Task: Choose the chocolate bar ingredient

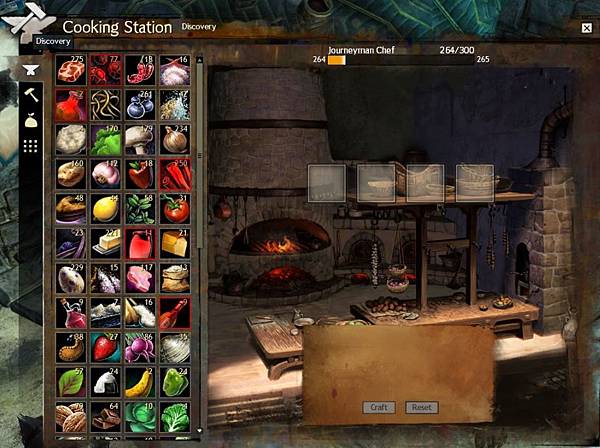Action: (106, 417)
